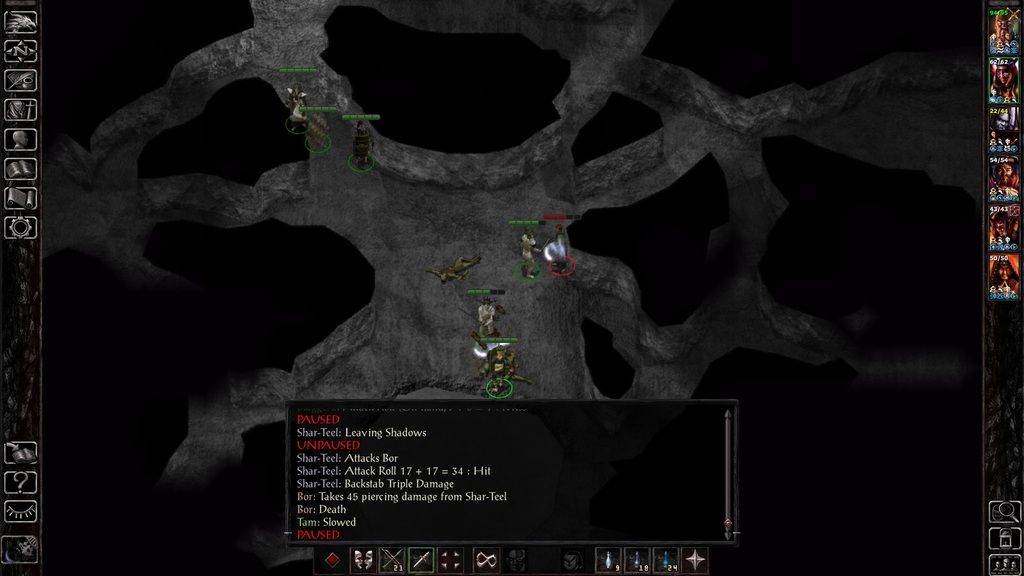Image resolution: width=1024 pixels, height=576 pixels.
Task: Click the question mark help button
Action: [x=20, y=482]
